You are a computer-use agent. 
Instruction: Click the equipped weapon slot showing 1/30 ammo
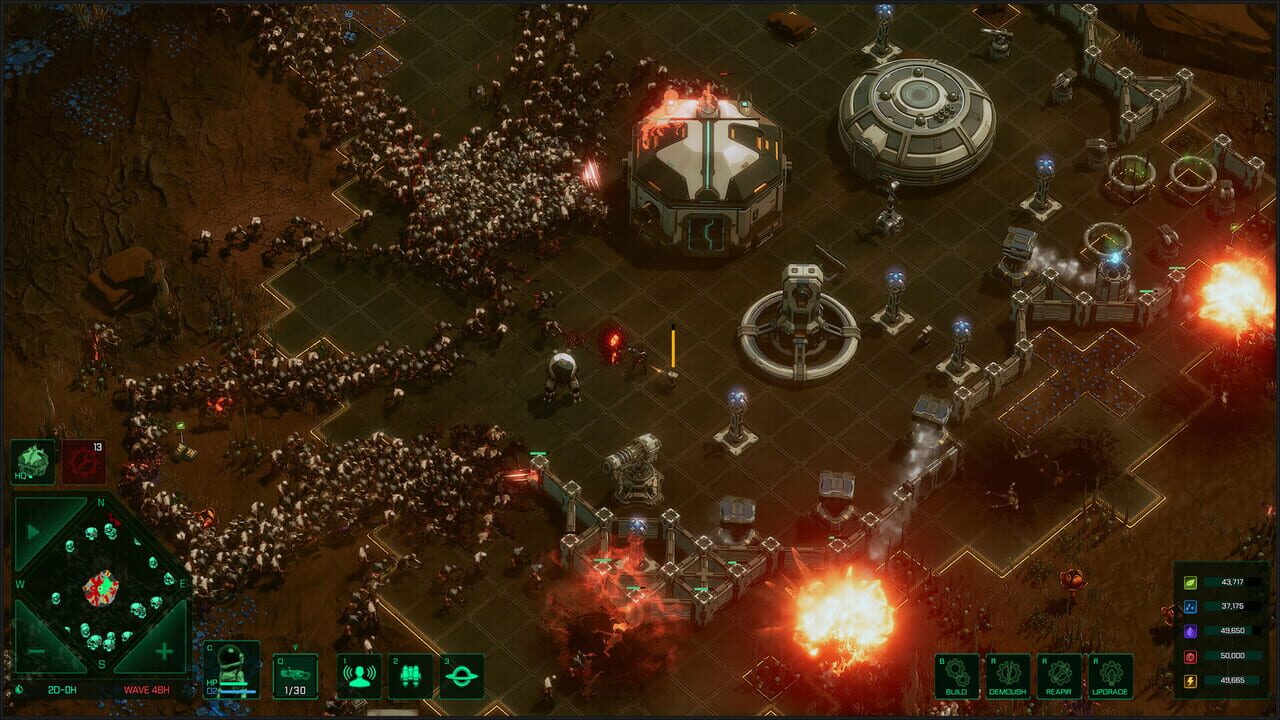pos(295,676)
